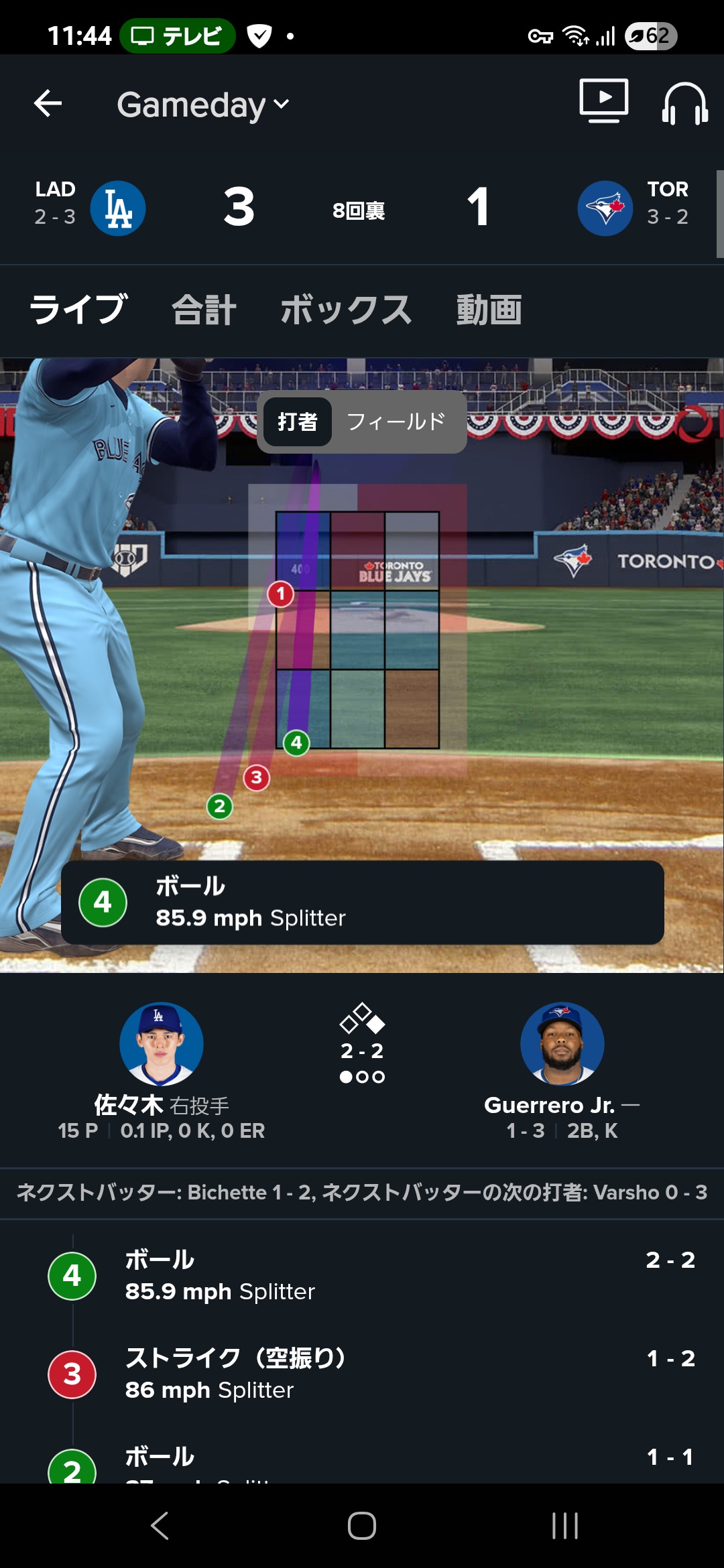The width and height of the screenshot is (724, 1568).
Task: Go back with the top-left arrow
Action: click(x=48, y=104)
